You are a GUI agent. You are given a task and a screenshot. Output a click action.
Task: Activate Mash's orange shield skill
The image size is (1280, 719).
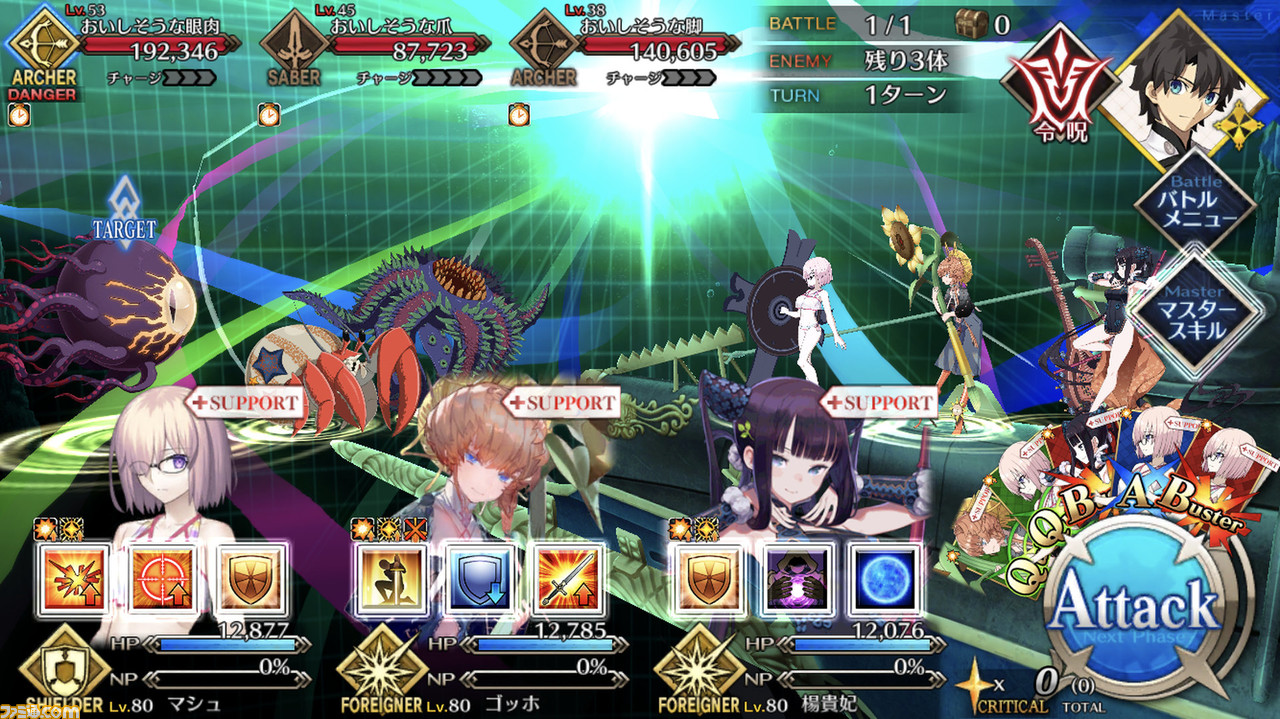click(249, 579)
